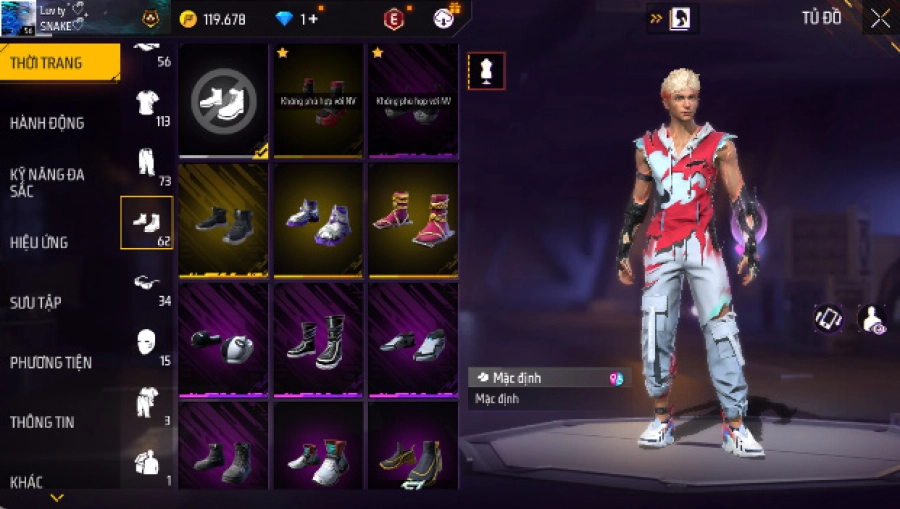Equip the red and gold boots

413,219
